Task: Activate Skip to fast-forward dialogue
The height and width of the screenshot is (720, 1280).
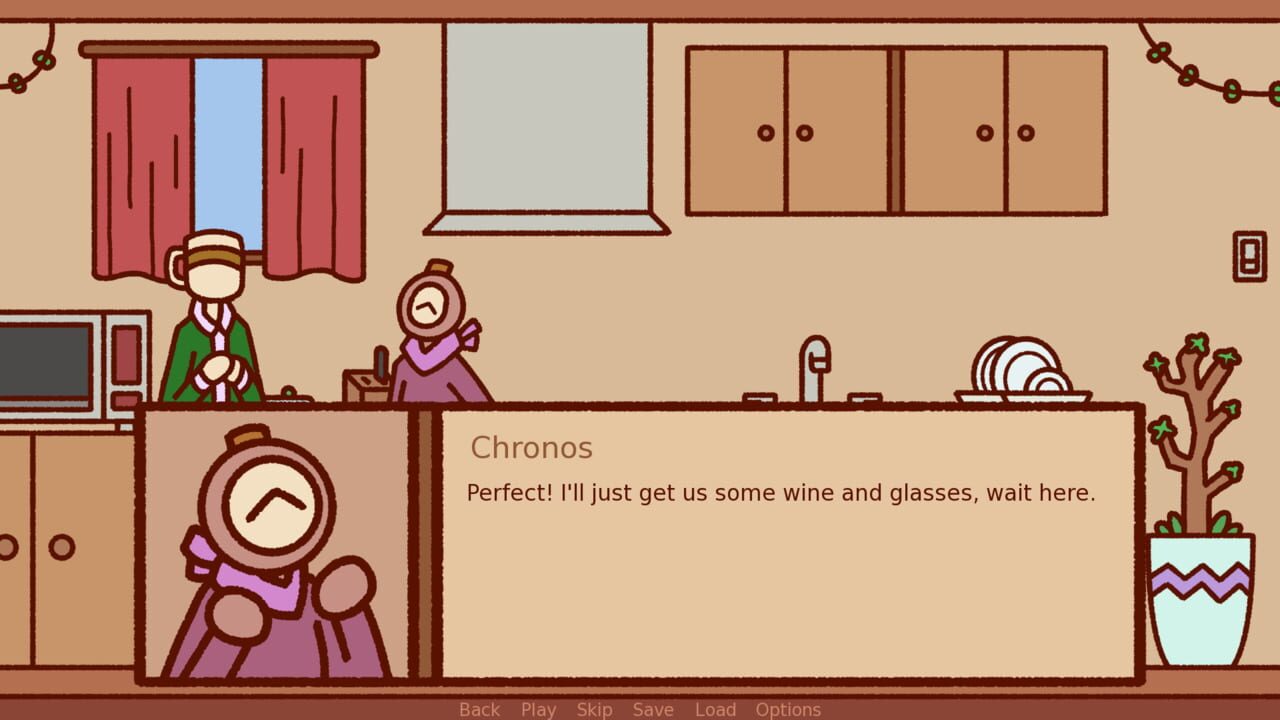Action: (x=594, y=709)
